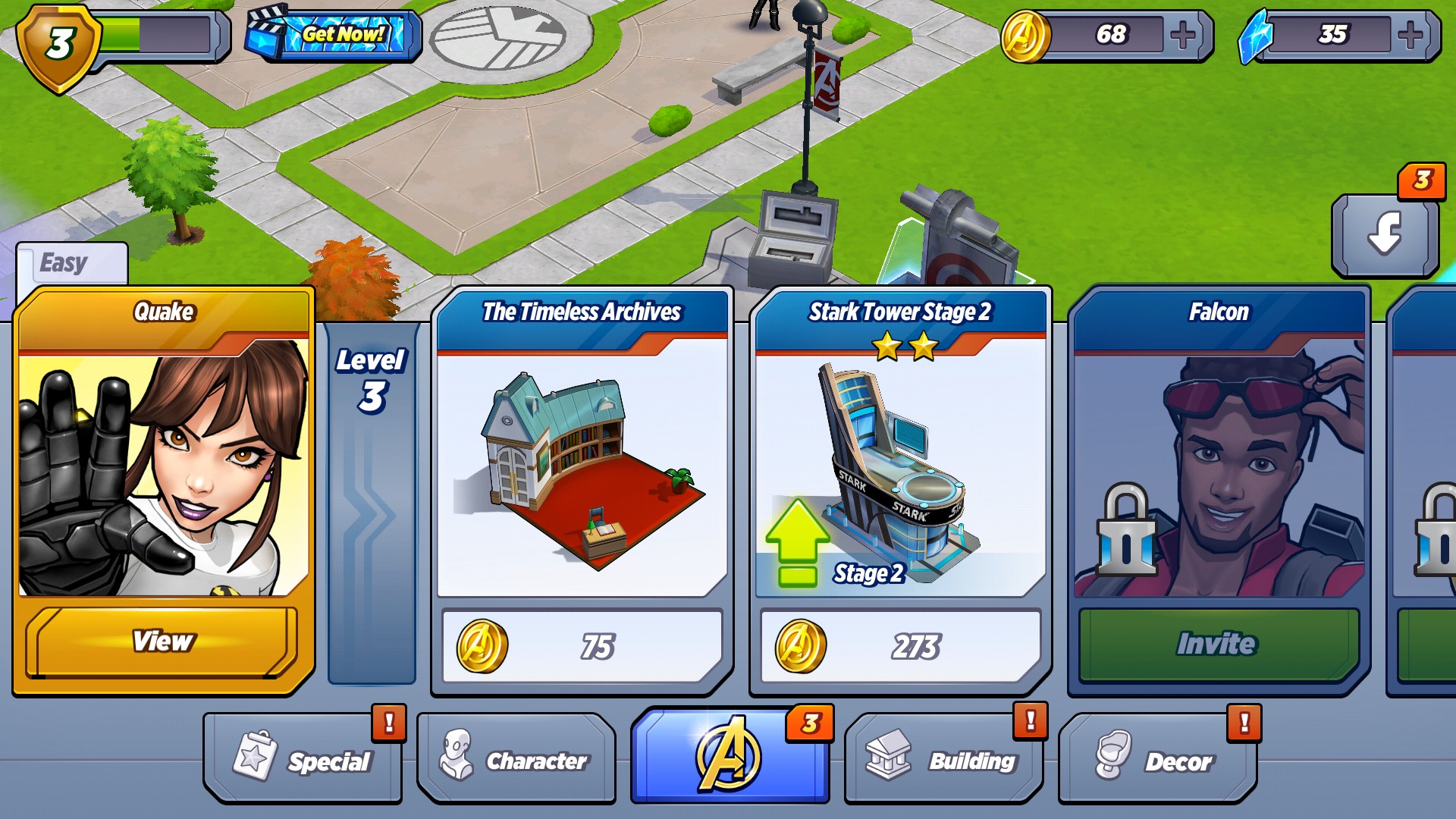This screenshot has width=1456, height=819.
Task: Buy The Timeless Archives for 75 coins
Action: 582,647
